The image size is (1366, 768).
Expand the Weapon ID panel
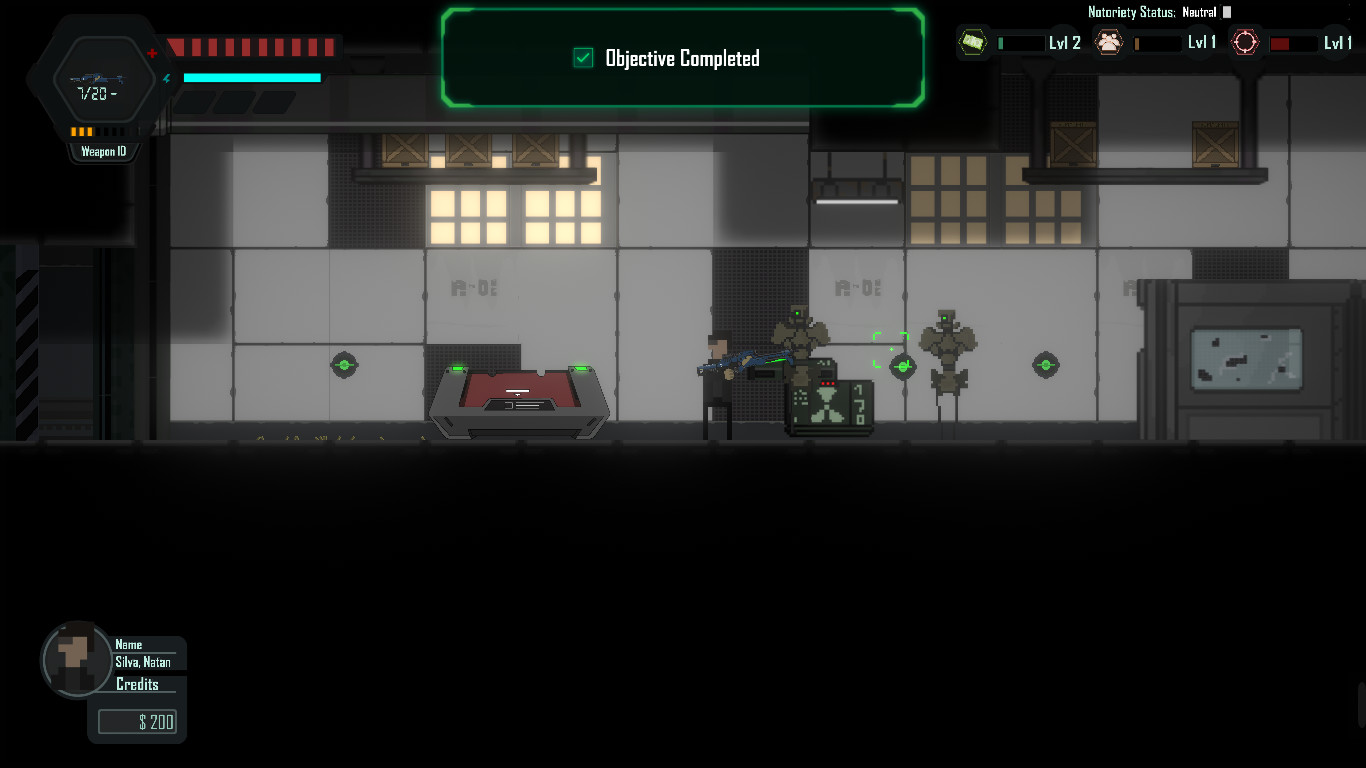click(x=103, y=150)
